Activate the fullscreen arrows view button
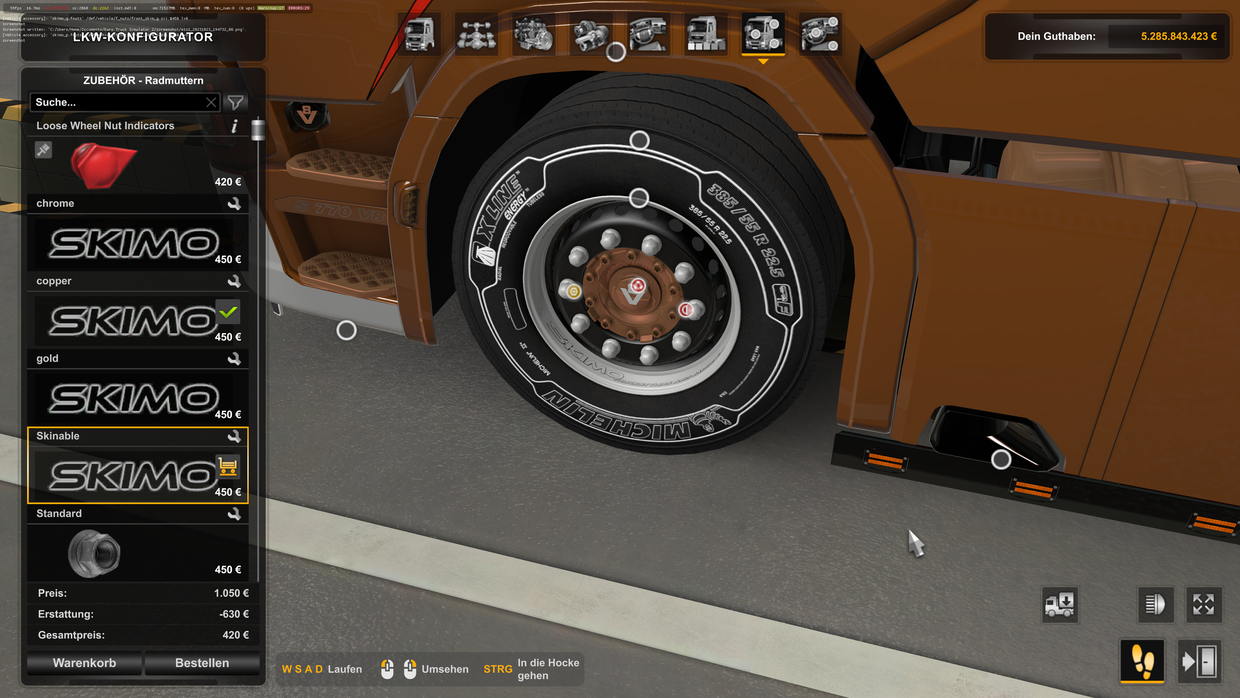Viewport: 1240px width, 698px height. coord(1203,604)
